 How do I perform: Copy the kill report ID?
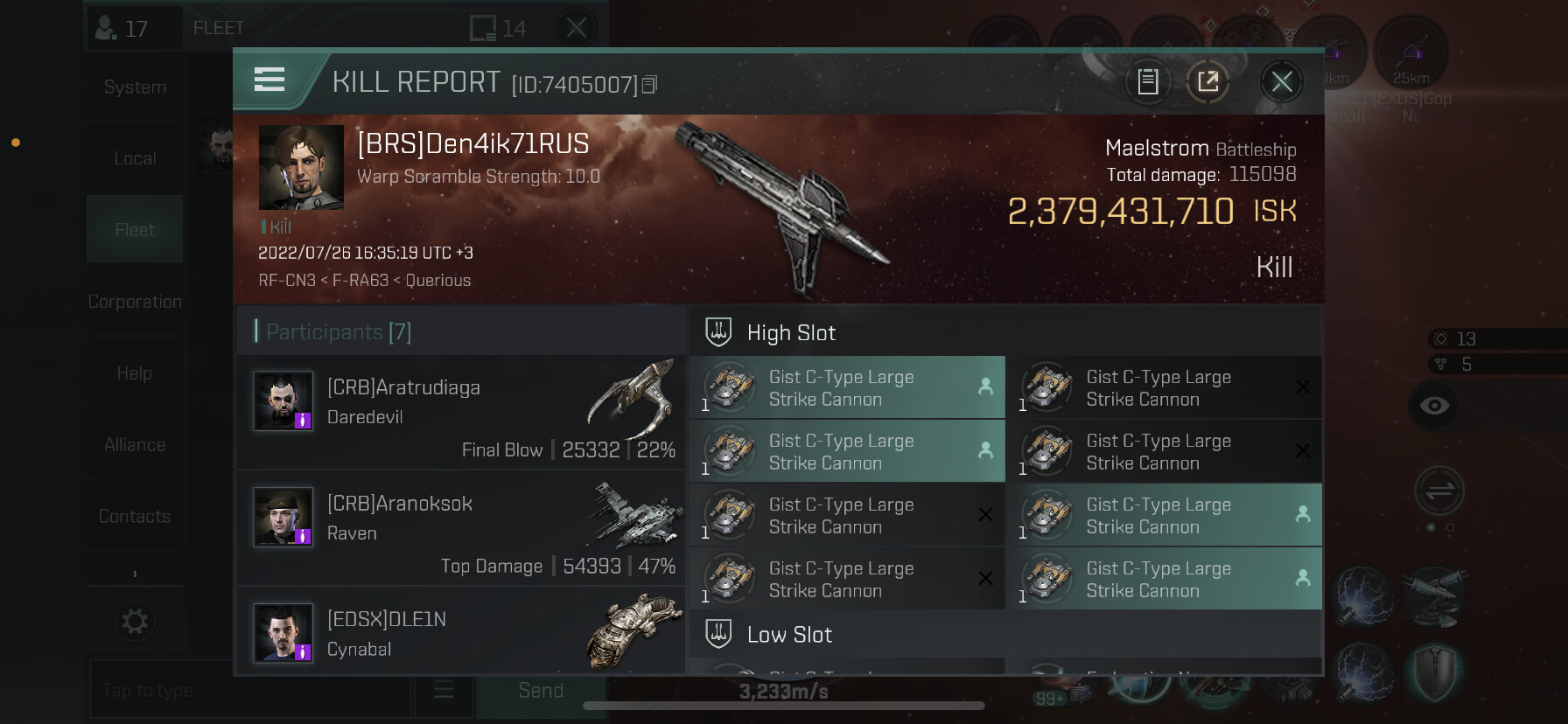[649, 85]
